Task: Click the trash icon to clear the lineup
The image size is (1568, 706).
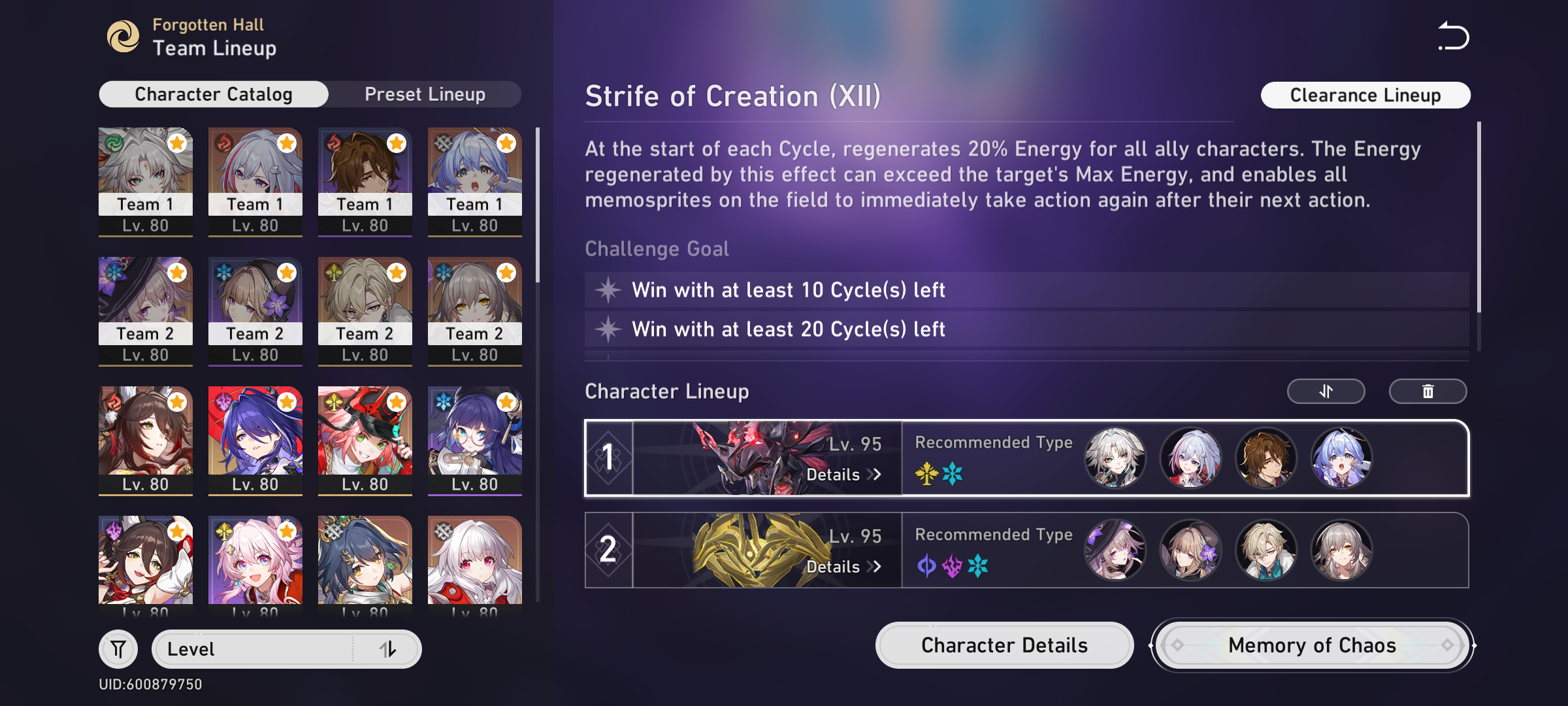Action: click(x=1428, y=391)
